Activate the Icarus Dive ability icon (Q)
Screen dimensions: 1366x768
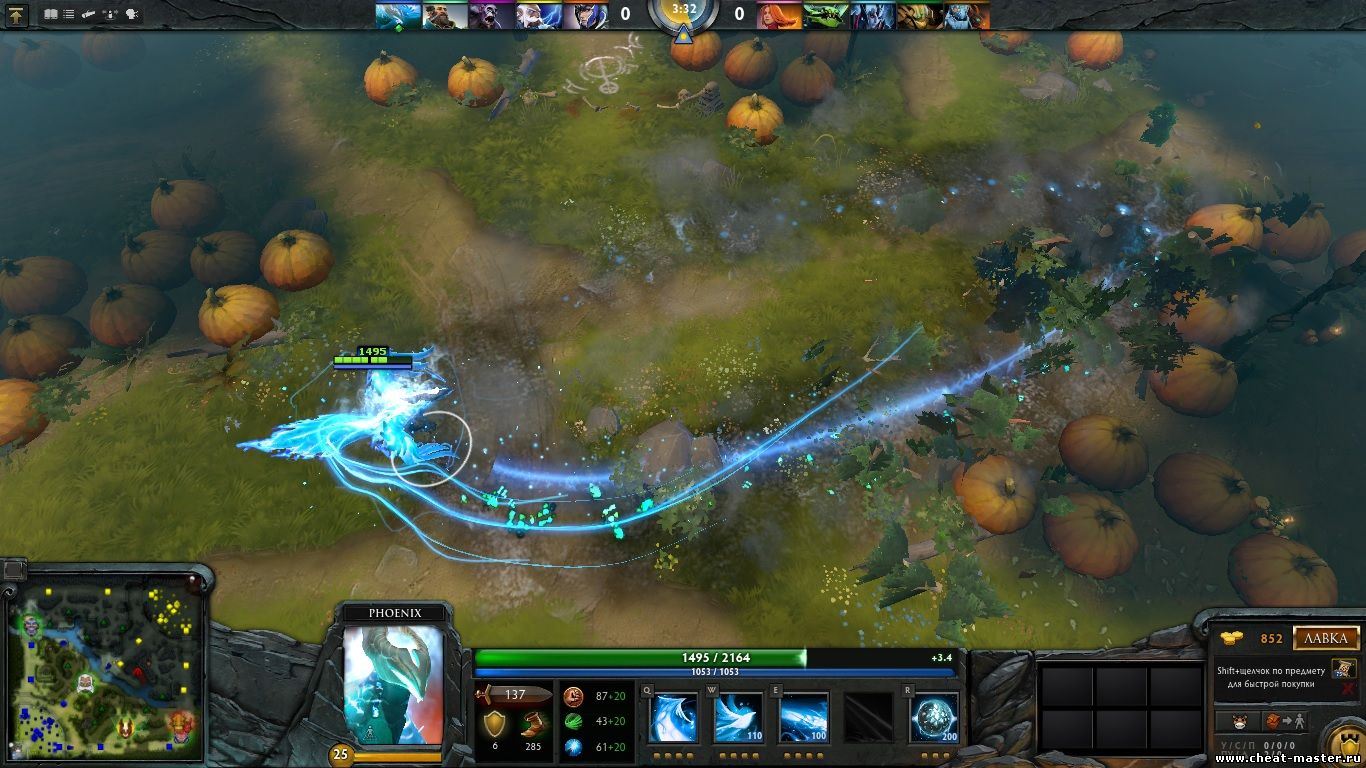pos(673,718)
